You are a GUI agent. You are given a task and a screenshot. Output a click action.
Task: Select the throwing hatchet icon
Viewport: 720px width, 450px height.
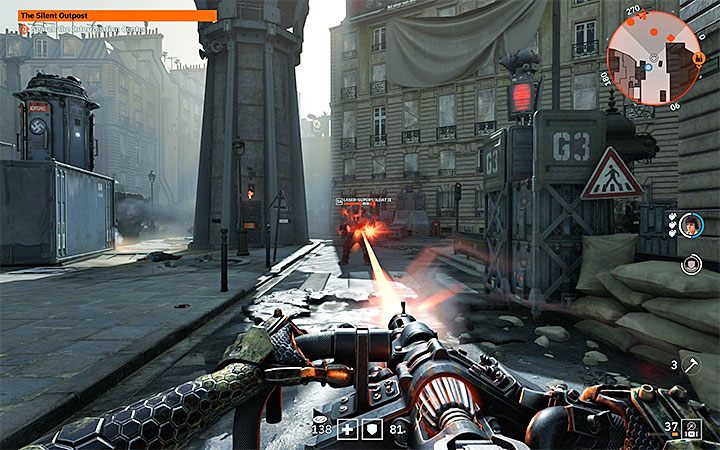click(691, 366)
